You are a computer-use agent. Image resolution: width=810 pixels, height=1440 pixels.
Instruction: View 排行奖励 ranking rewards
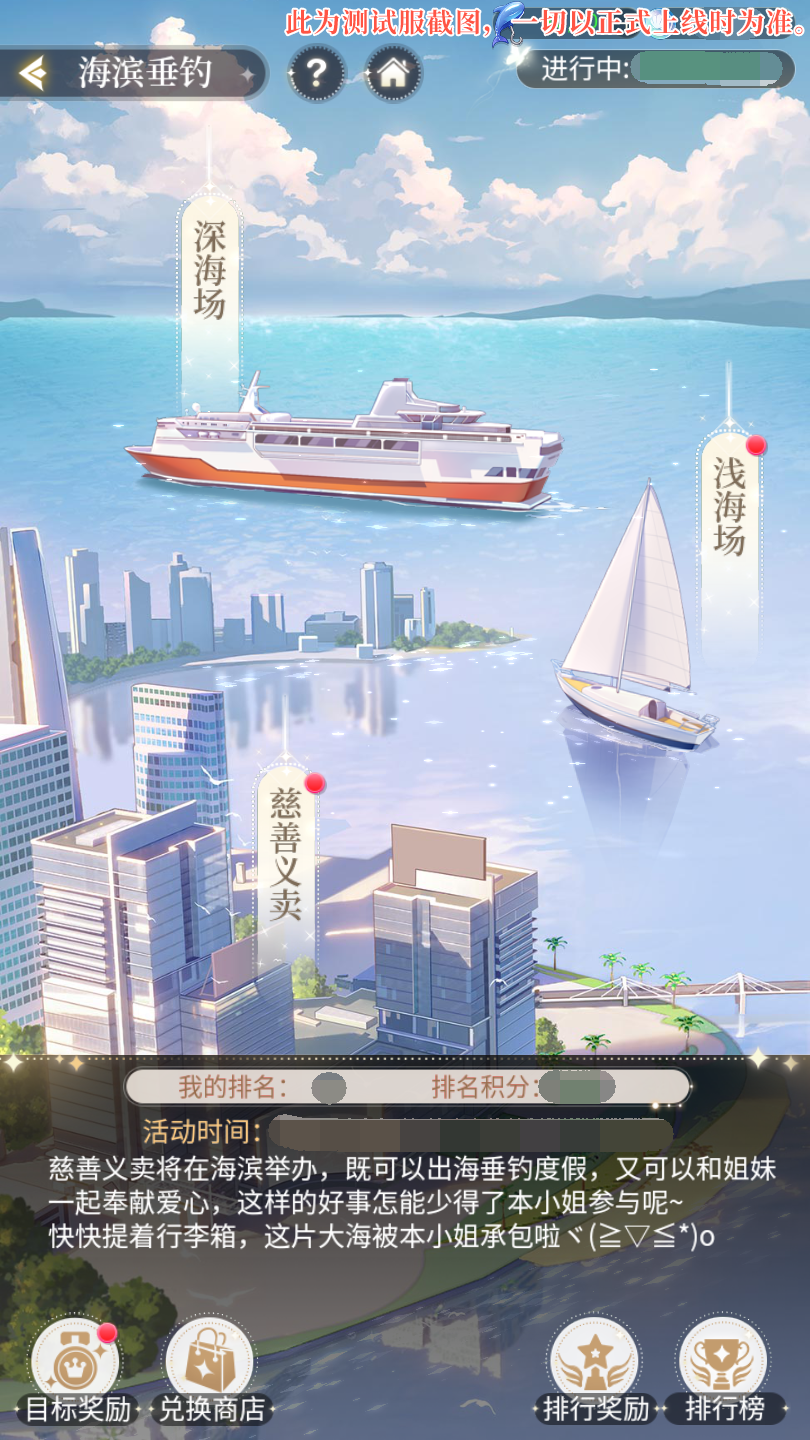click(595, 1366)
